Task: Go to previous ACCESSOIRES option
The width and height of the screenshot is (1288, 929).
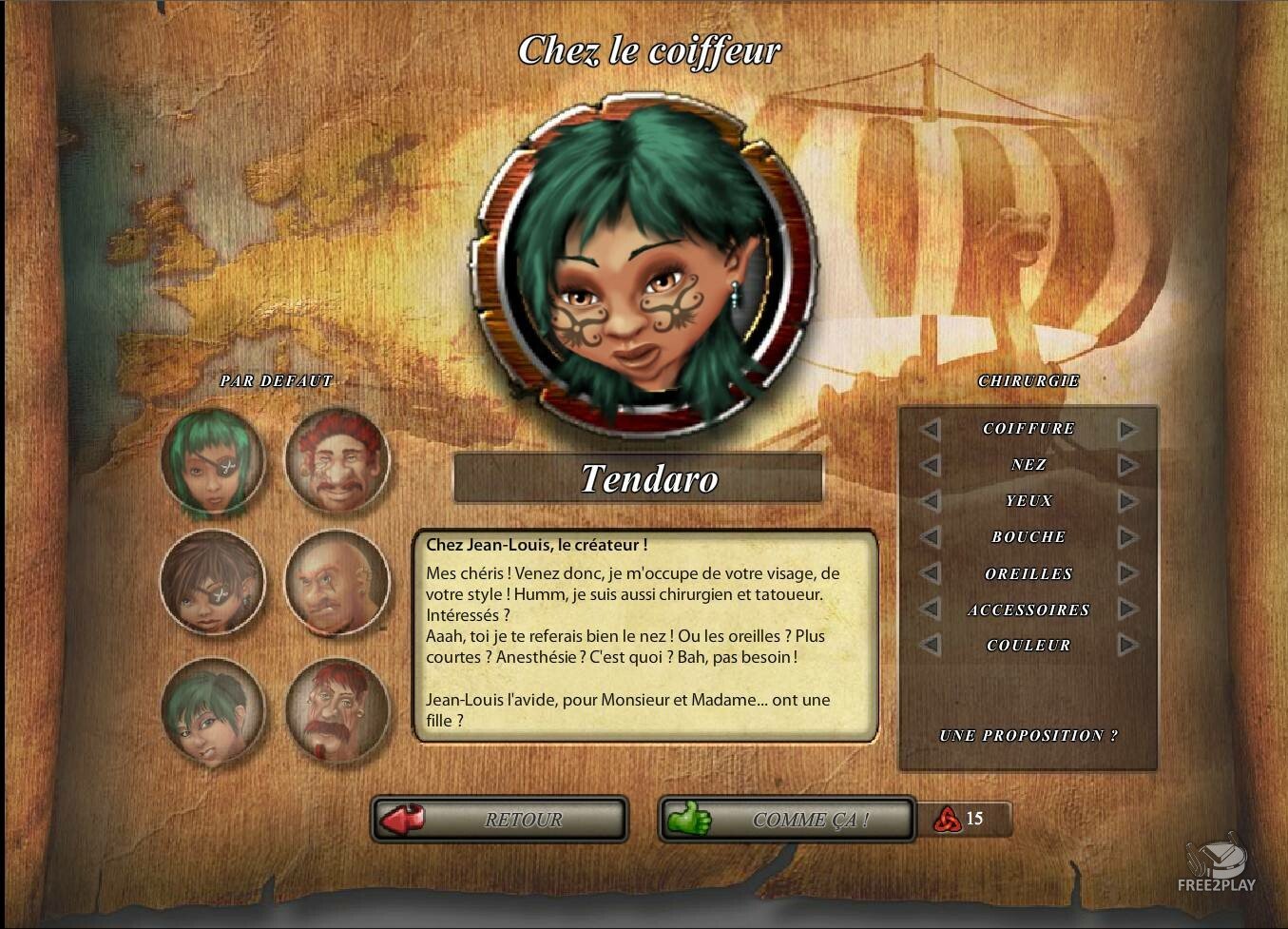Action: [x=930, y=610]
